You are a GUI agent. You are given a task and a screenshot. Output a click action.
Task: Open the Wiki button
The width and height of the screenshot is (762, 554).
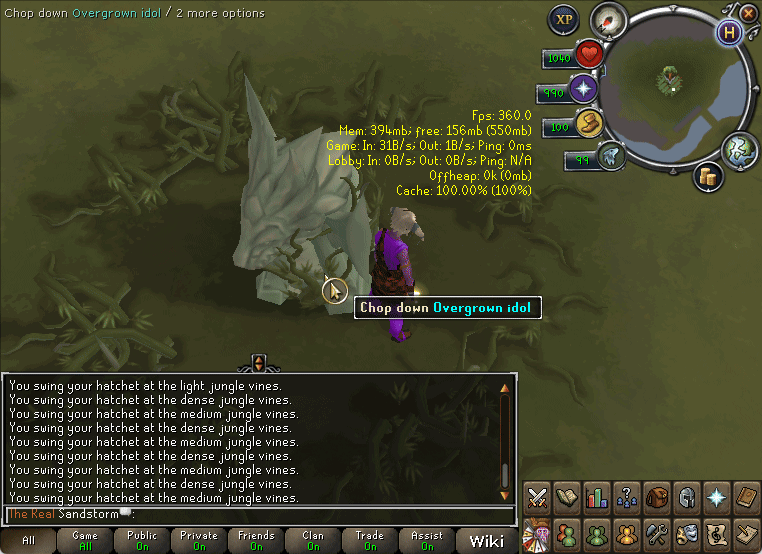coord(486,541)
